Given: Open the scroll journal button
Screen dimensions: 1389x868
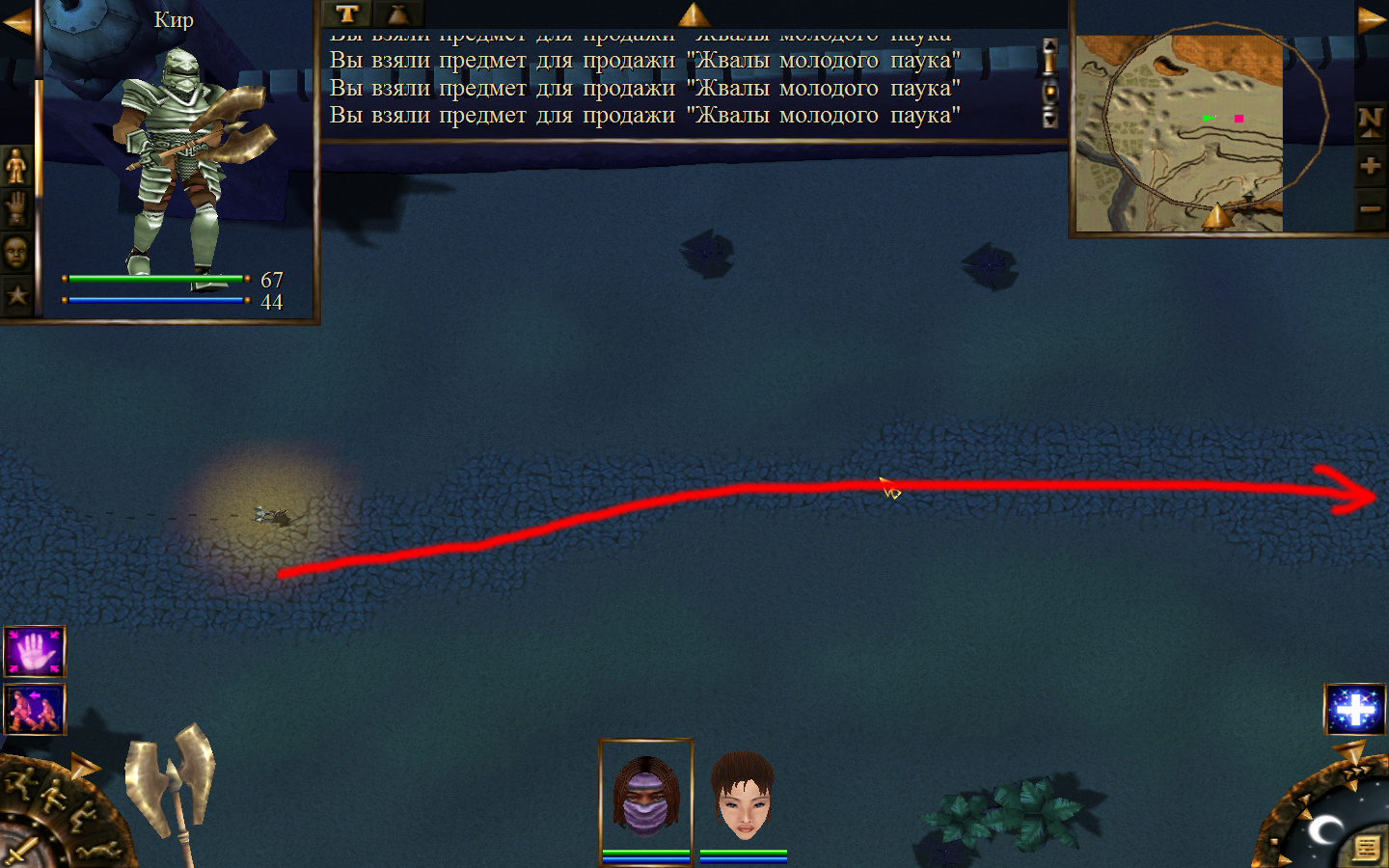Looking at the screenshot, I should tap(1366, 848).
